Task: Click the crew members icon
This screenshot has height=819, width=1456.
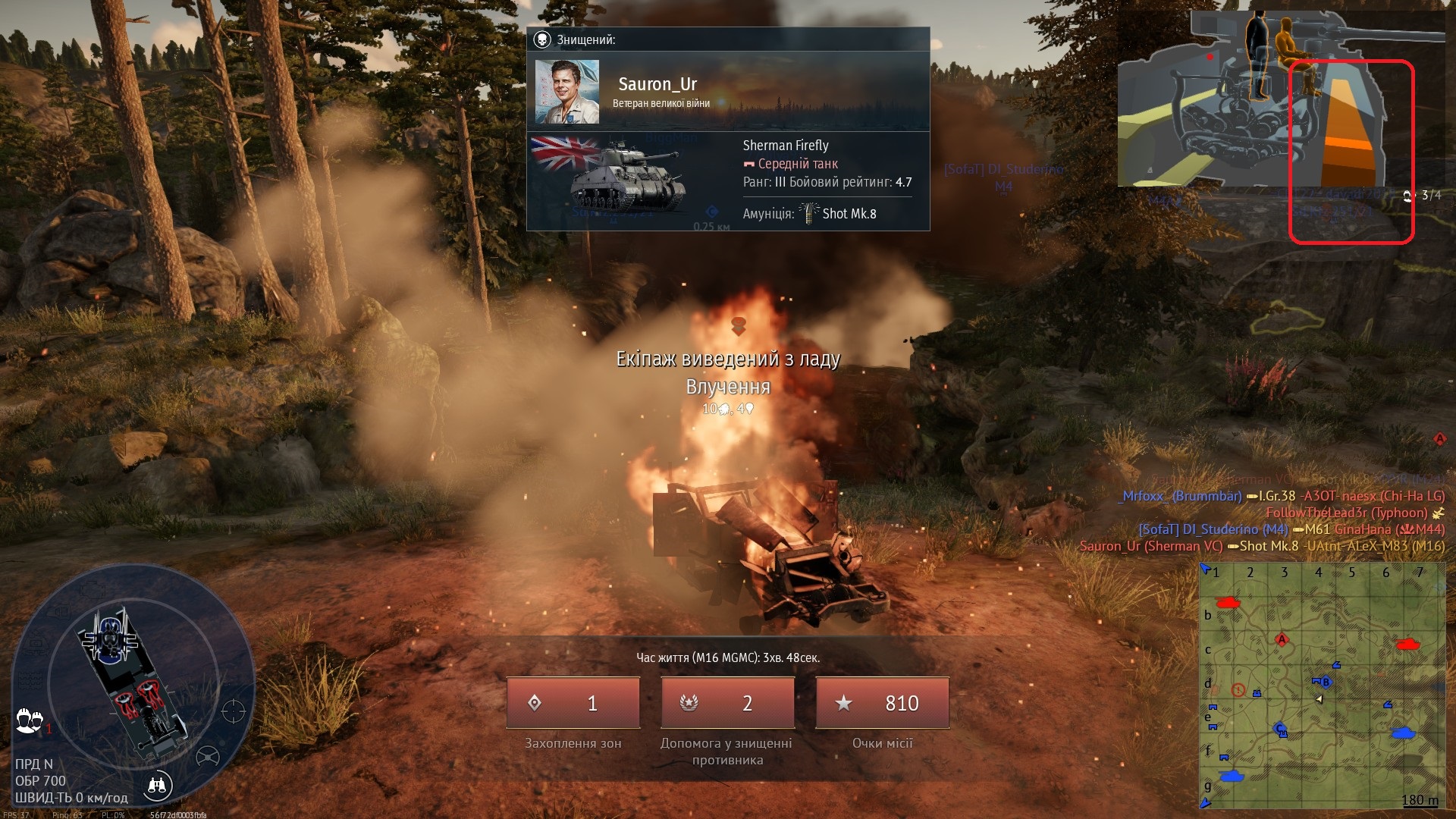Action: [x=29, y=720]
